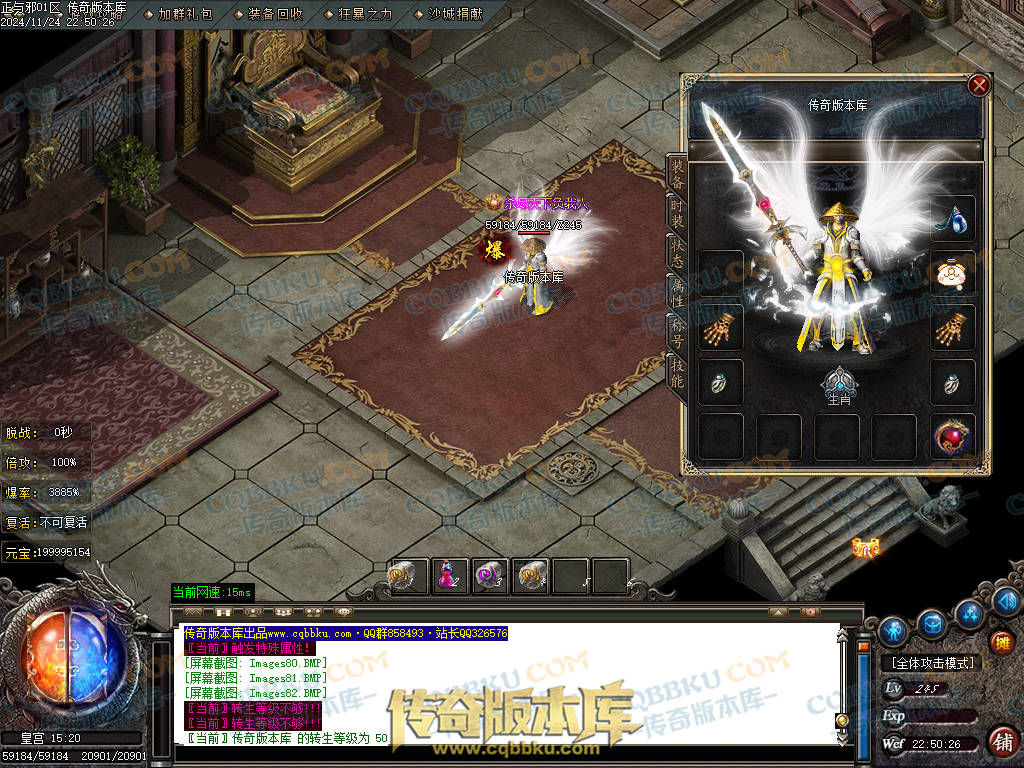Open the 属性 attributes tab
This screenshot has width=1024, height=768.
677,291
